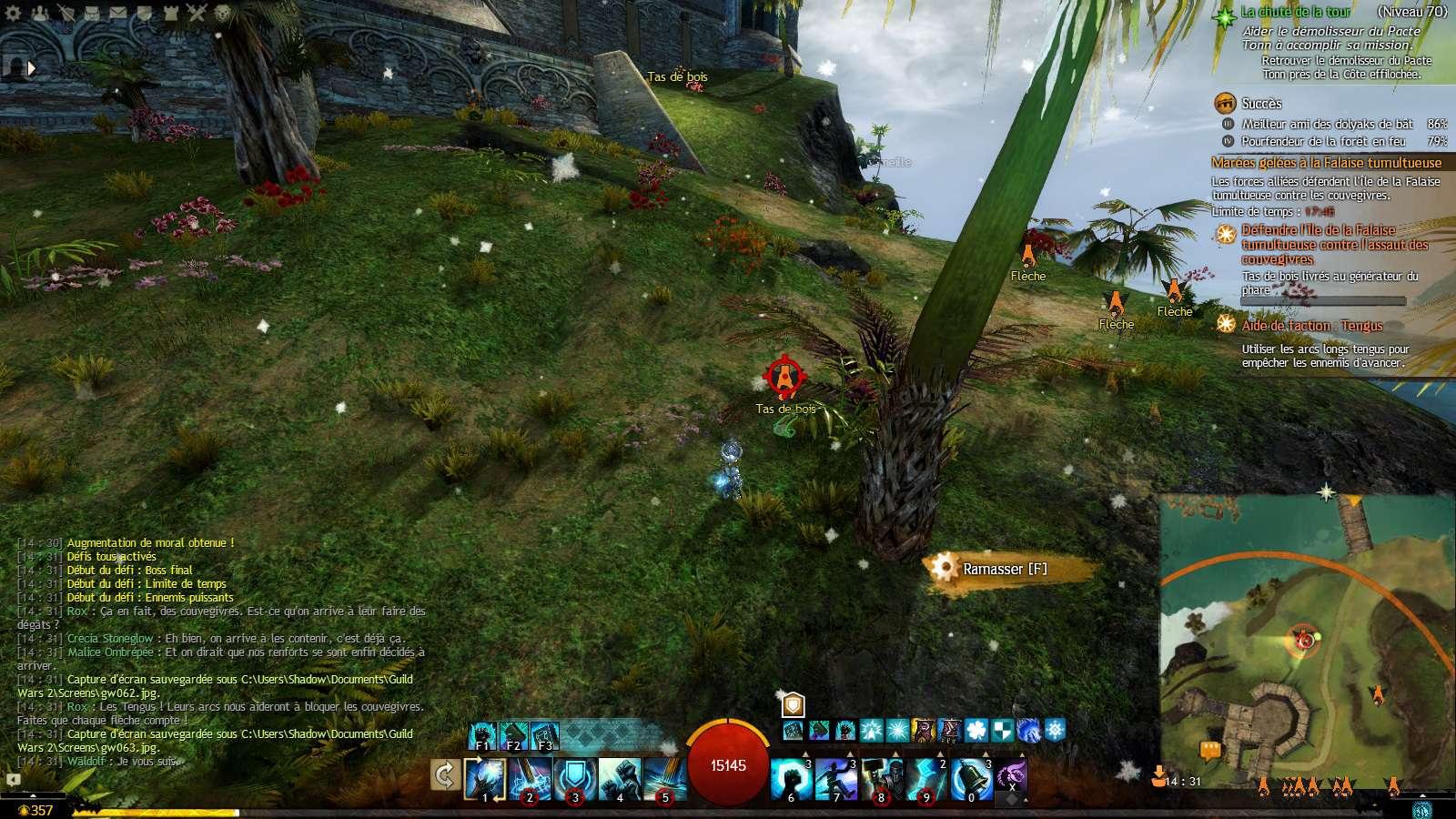Image resolution: width=1456 pixels, height=819 pixels.
Task: Activate the hammer knight skill in slot 8
Action: pos(881,779)
